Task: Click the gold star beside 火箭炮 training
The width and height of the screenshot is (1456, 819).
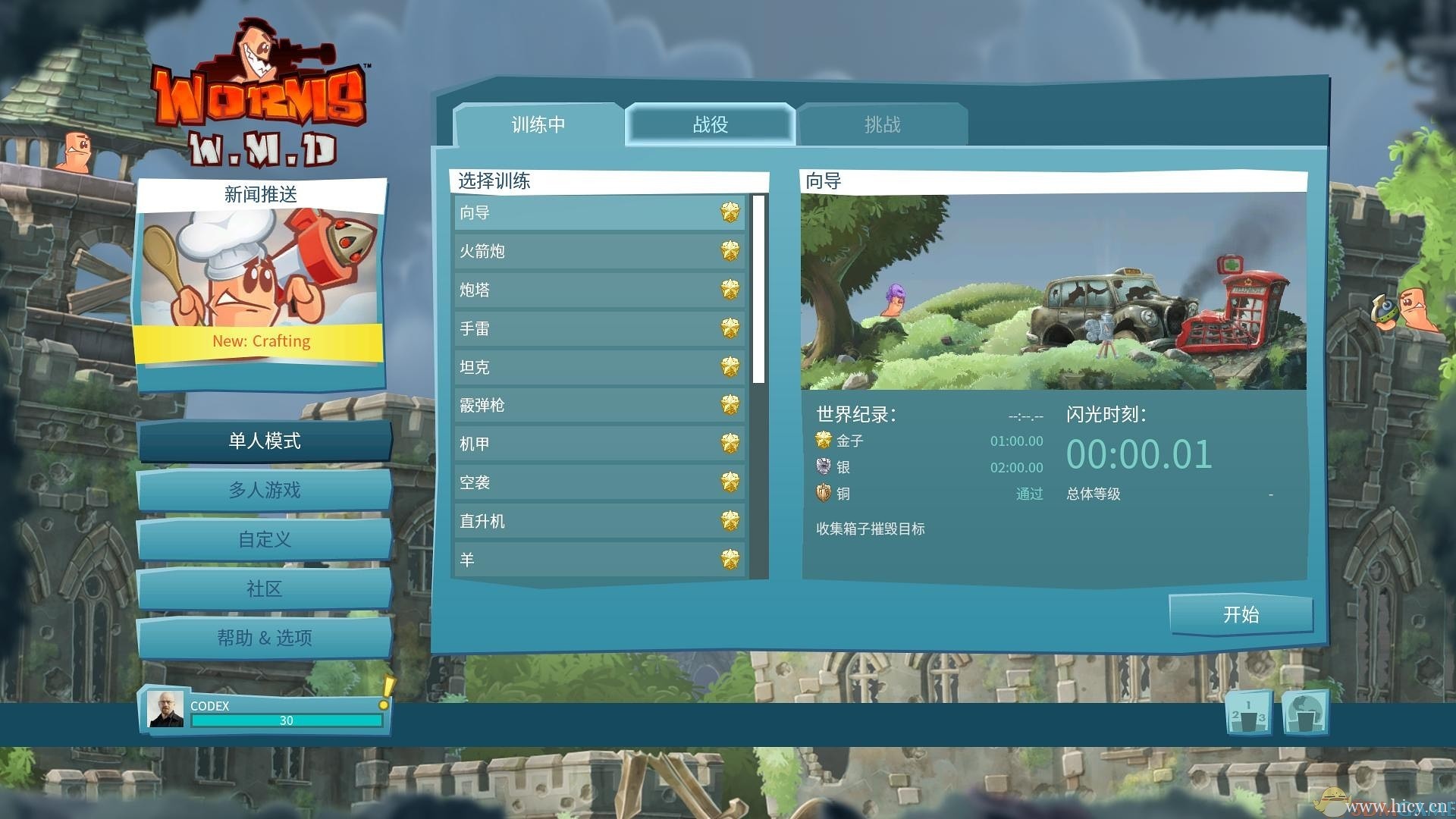Action: tap(730, 251)
